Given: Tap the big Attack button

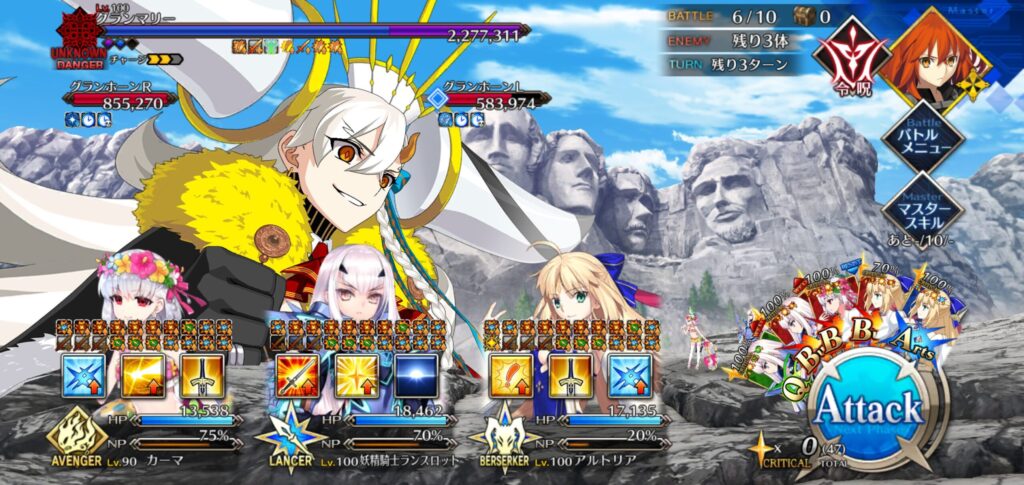Looking at the screenshot, I should tap(868, 408).
